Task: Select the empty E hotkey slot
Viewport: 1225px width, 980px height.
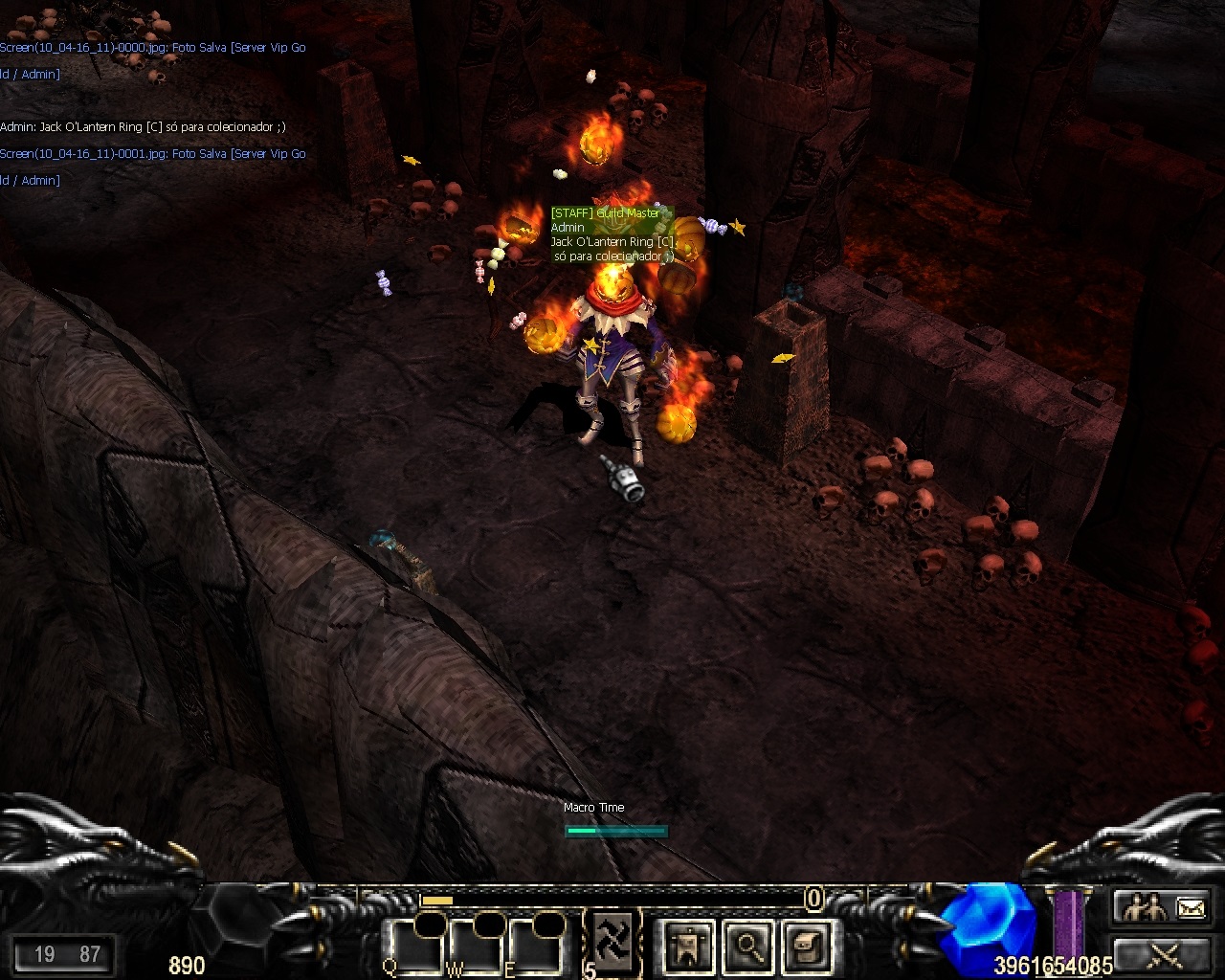Action: click(x=536, y=947)
